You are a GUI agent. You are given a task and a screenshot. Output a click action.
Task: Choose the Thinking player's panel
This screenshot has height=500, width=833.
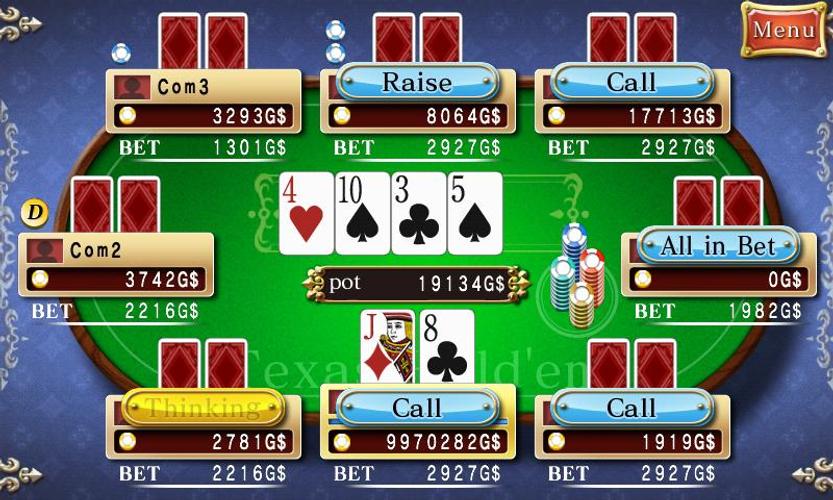[x=203, y=425]
